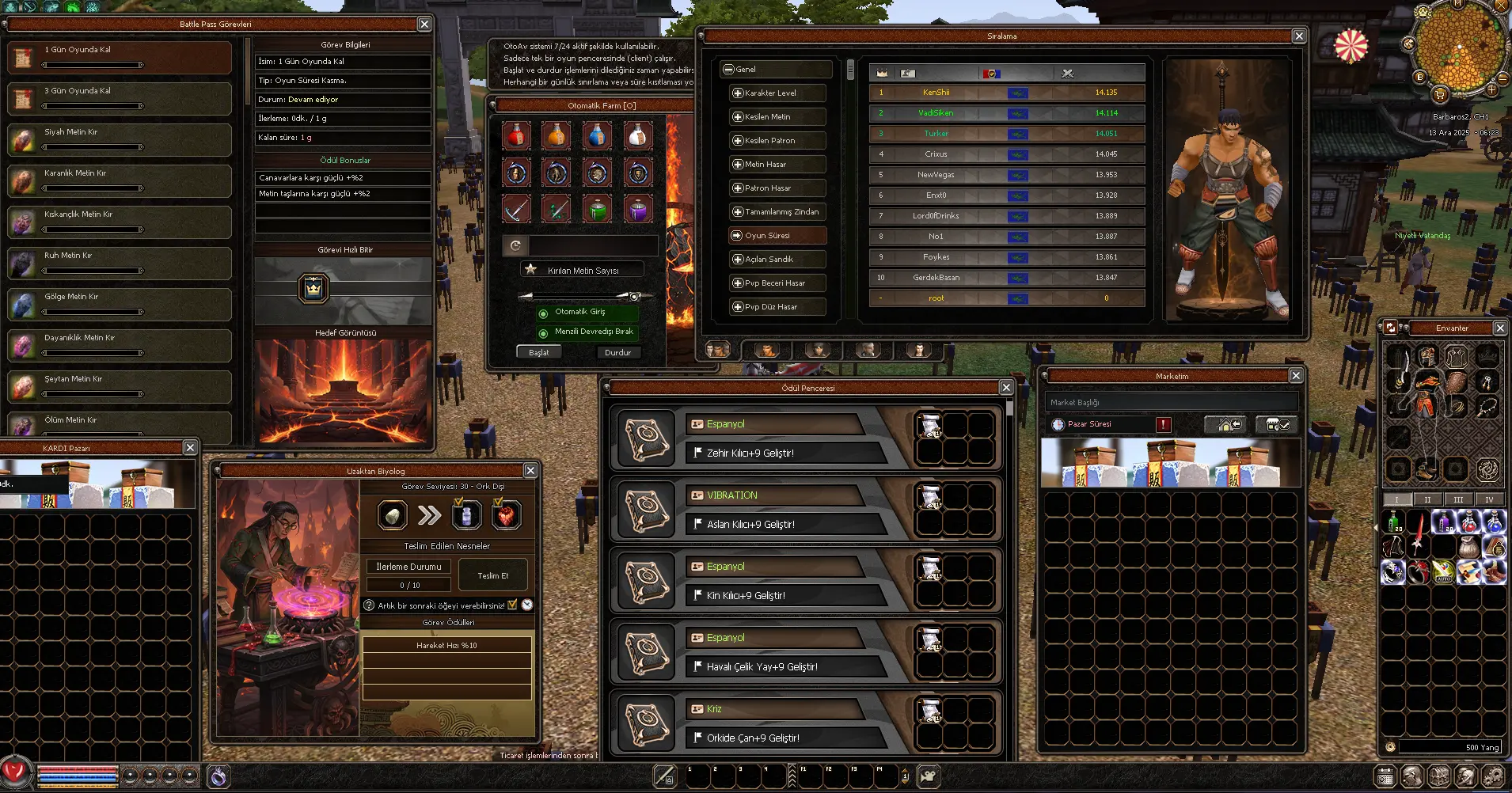Close the Uzaktan Biyolog window
This screenshot has width=1512, height=793.
[530, 471]
